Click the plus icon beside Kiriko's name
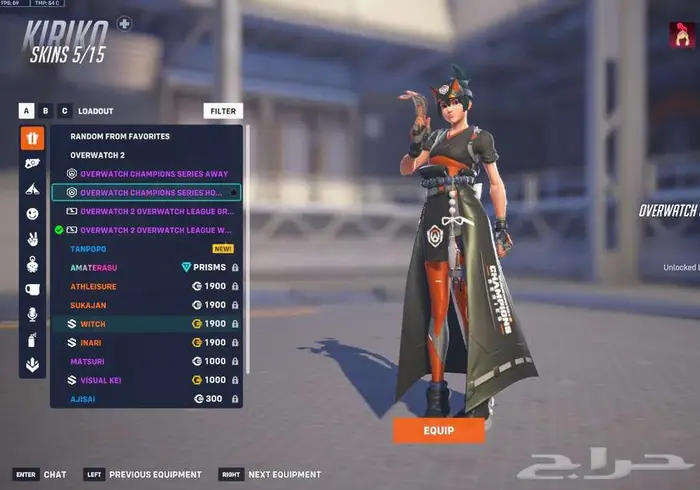This screenshot has height=490, width=700. 124,22
